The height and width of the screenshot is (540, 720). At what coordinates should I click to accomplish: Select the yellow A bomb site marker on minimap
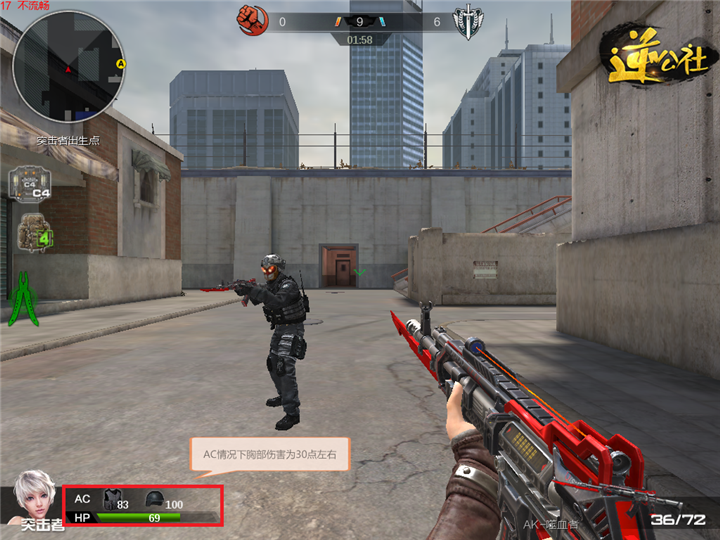coord(120,64)
